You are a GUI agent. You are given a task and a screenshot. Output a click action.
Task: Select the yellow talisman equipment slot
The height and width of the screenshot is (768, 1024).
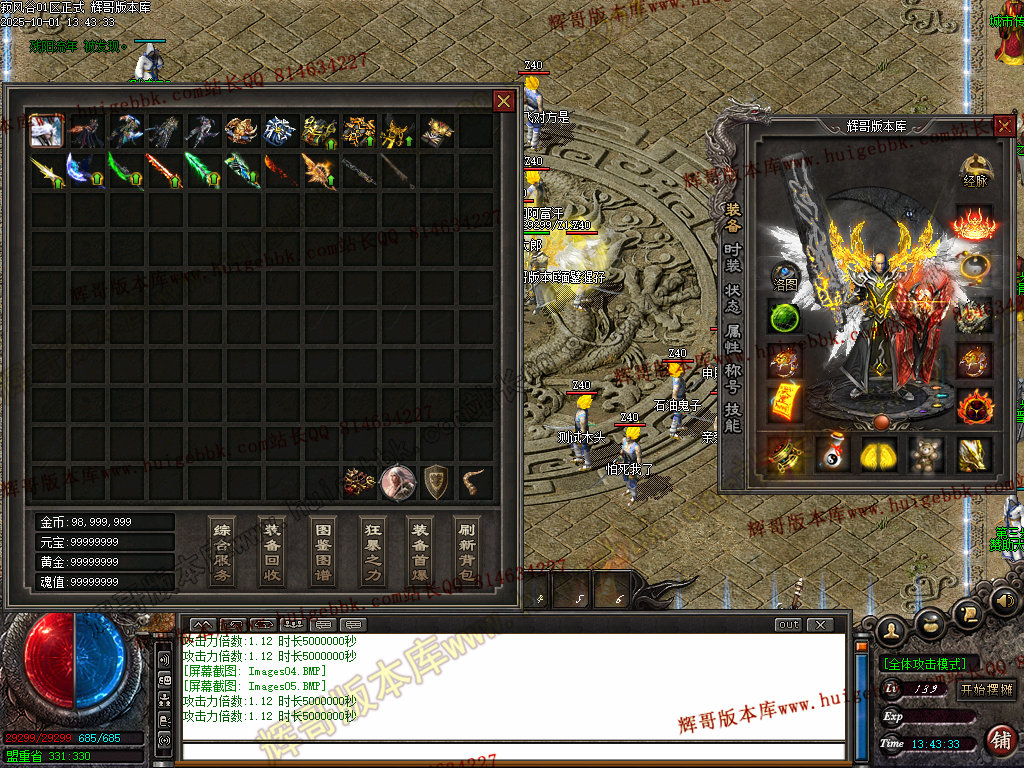point(785,403)
